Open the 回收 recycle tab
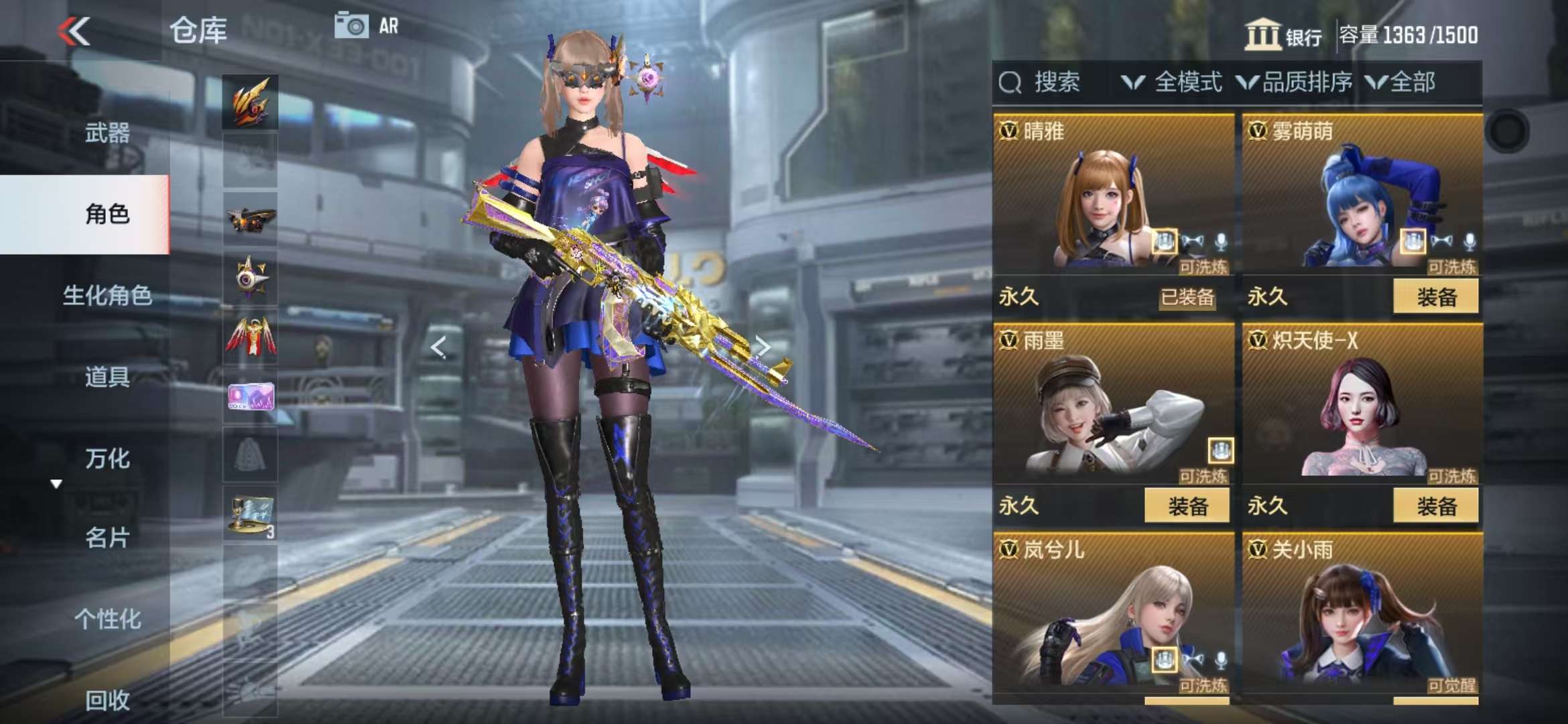The width and height of the screenshot is (1568, 724). [x=107, y=700]
